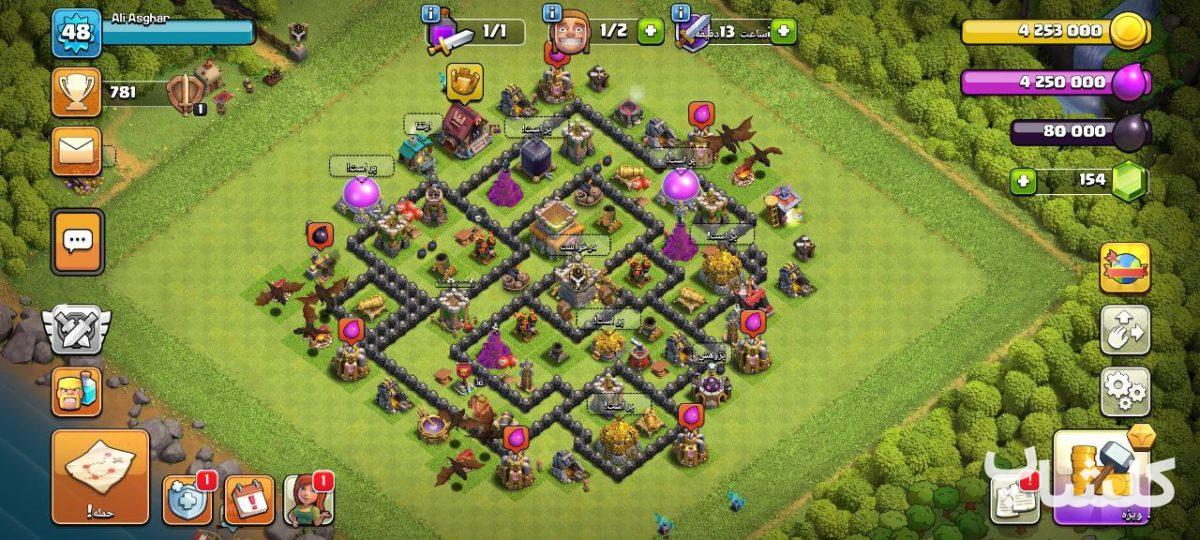
Task: Open the mail inbox envelope
Action: tap(76, 151)
